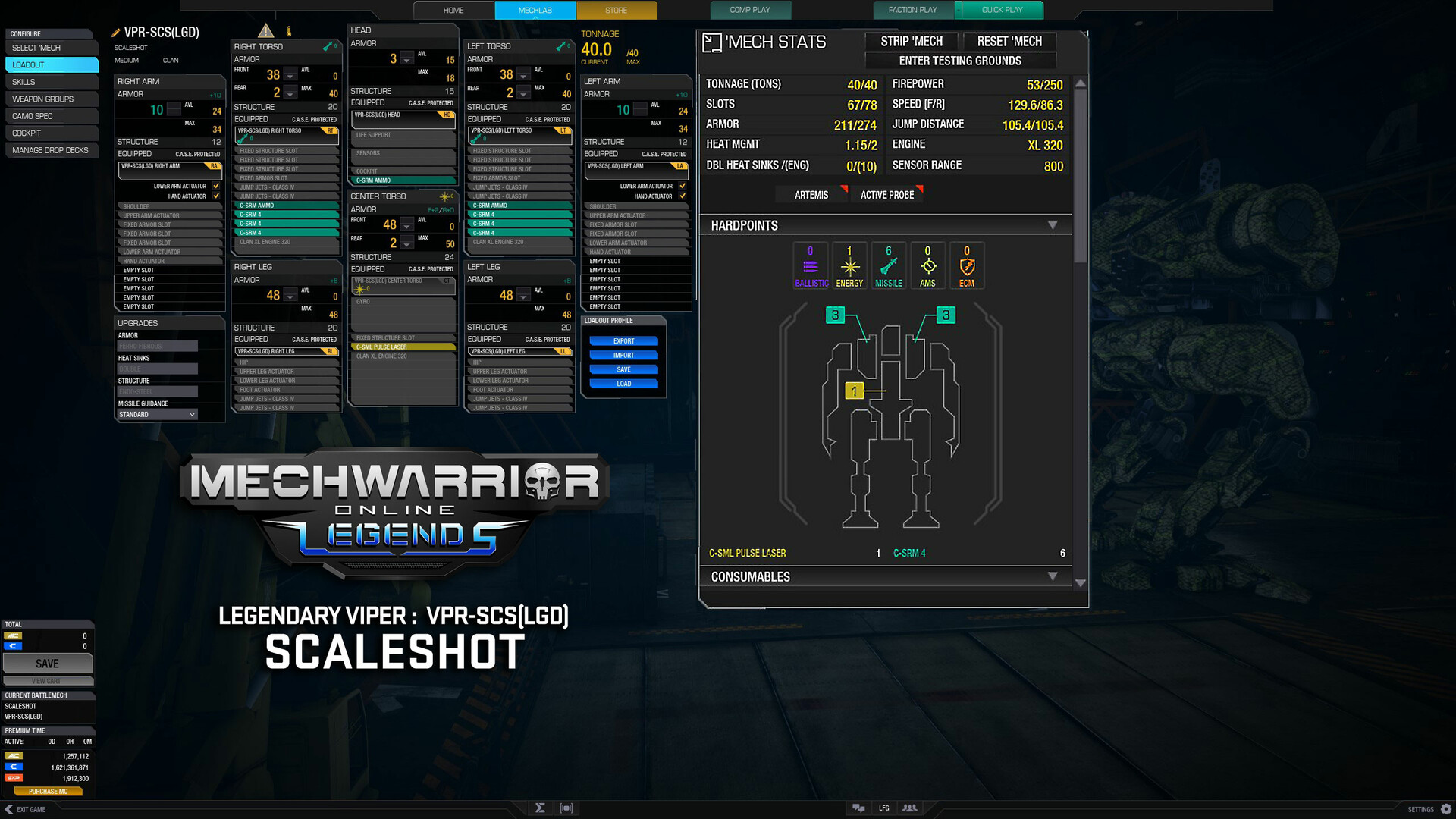The width and height of the screenshot is (1456, 819).
Task: Enable the Ferro Fibrous armor upgrade
Action: click(157, 345)
